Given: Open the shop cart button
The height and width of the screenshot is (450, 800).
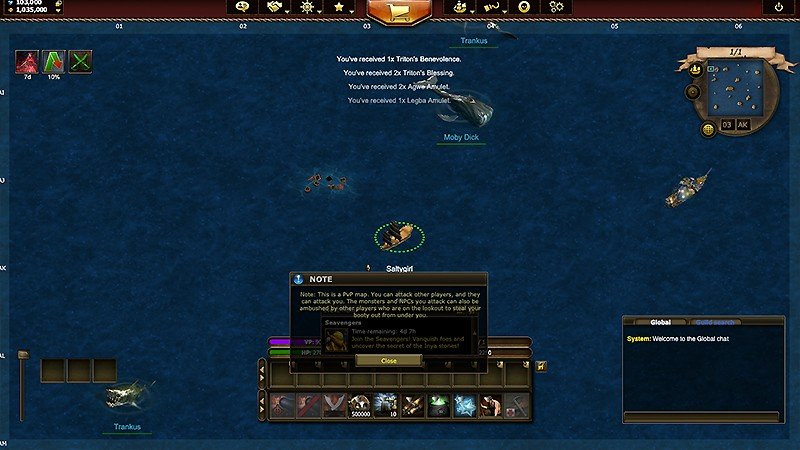Looking at the screenshot, I should 398,9.
